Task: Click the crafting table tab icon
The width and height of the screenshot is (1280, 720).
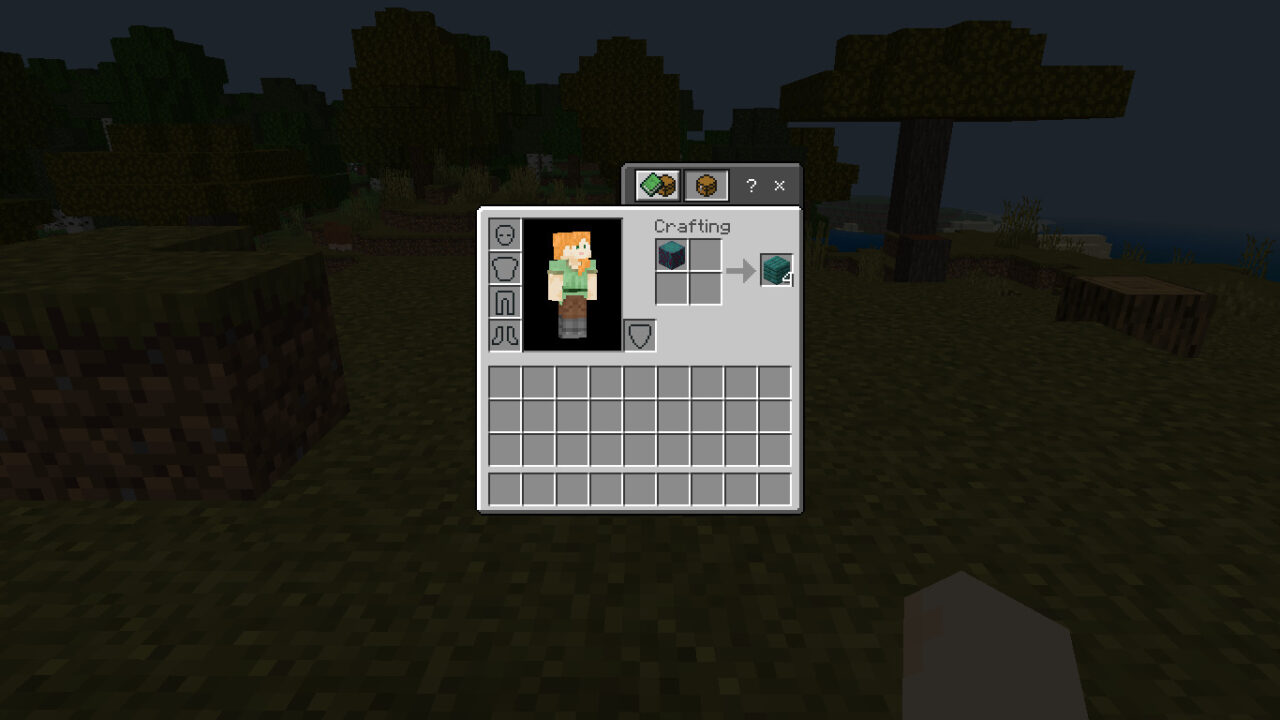Action: tap(707, 184)
